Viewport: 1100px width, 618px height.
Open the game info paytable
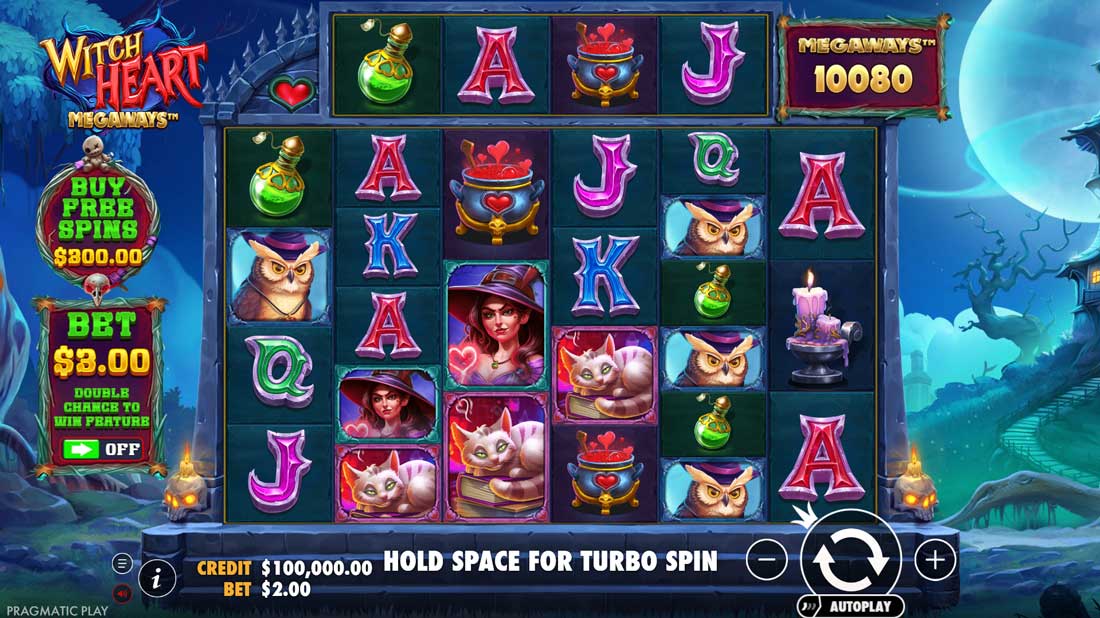pyautogui.click(x=157, y=578)
